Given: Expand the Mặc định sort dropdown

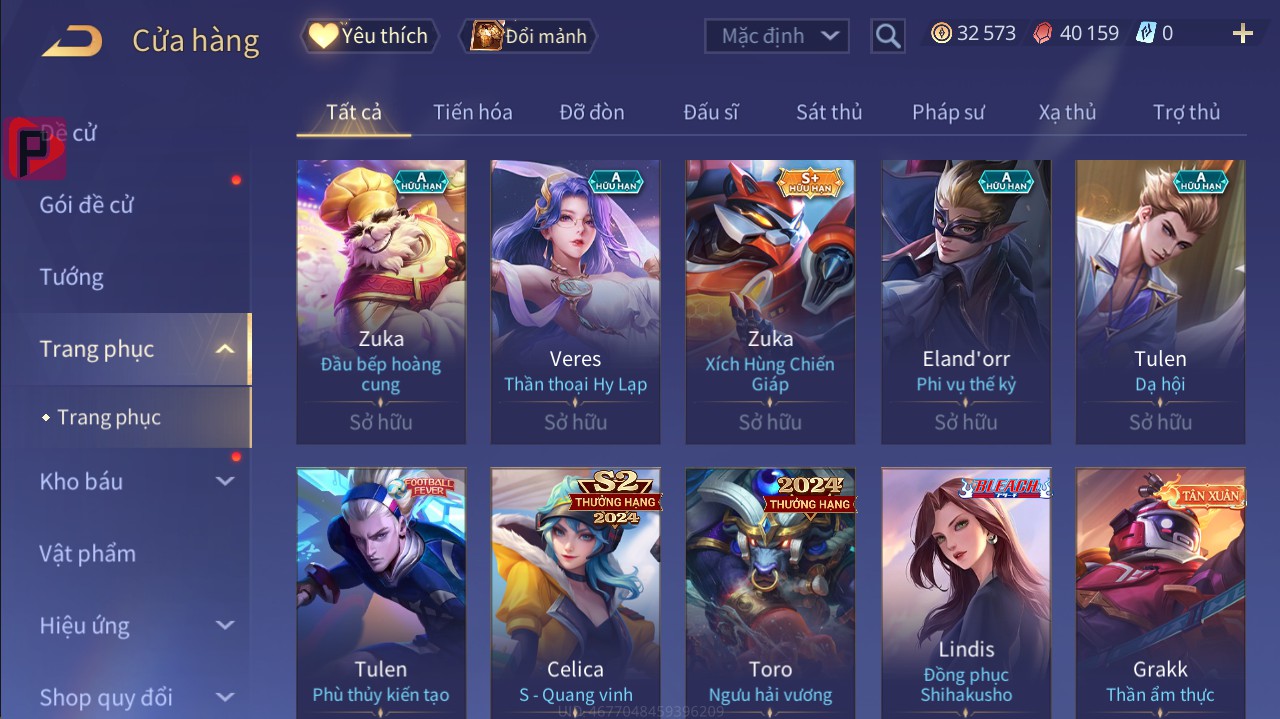Looking at the screenshot, I should pos(777,36).
